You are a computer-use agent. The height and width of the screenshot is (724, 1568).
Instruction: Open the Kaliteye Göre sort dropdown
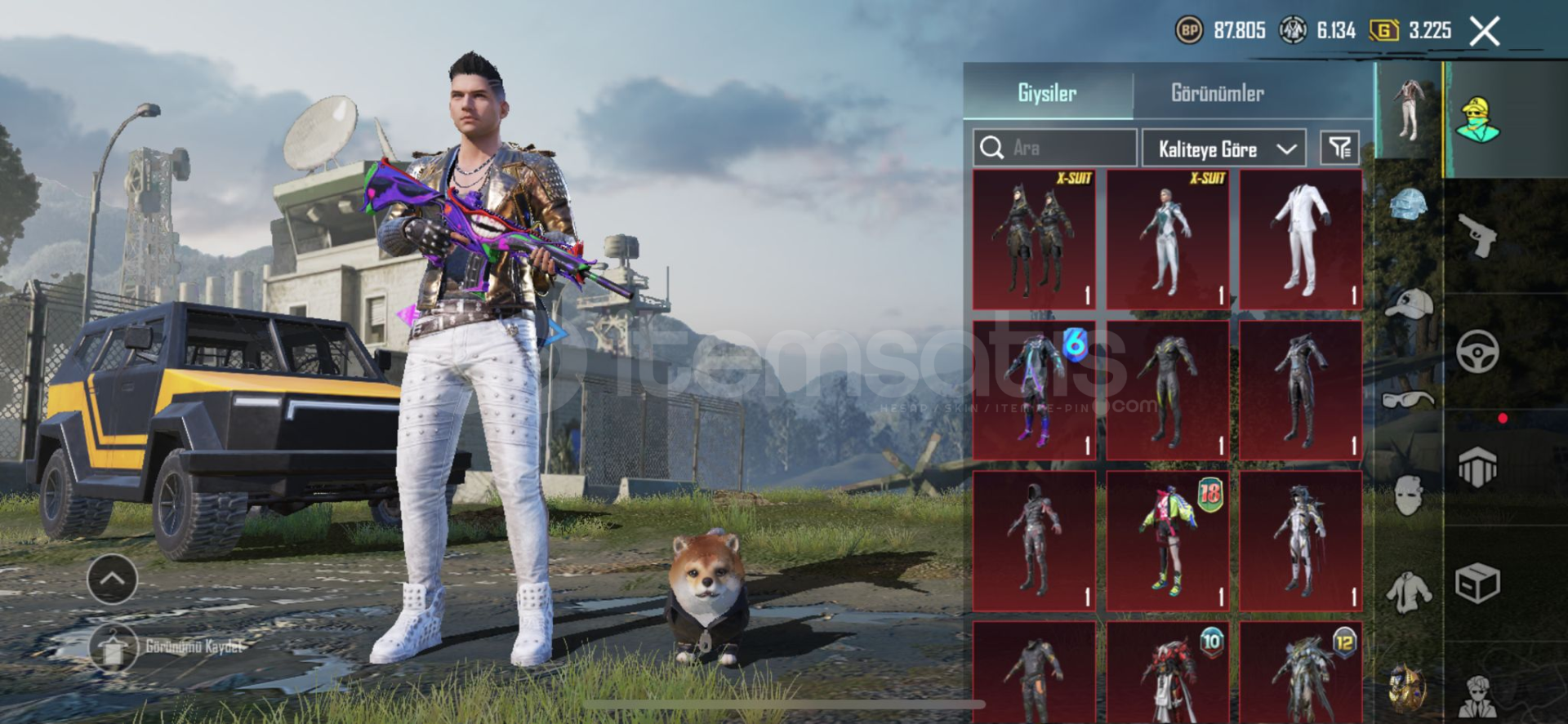point(1223,149)
